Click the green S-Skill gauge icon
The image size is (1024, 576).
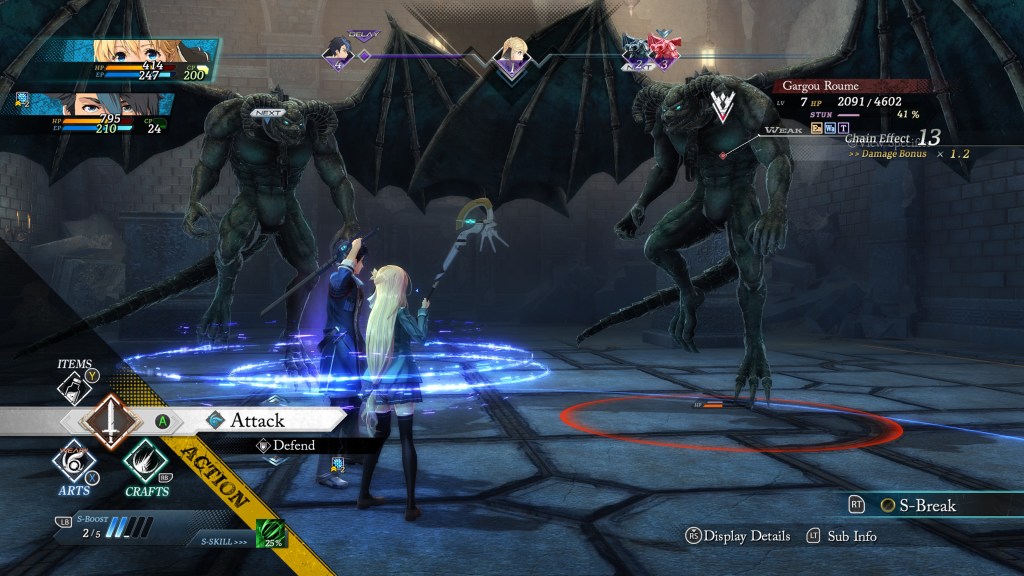coord(271,534)
